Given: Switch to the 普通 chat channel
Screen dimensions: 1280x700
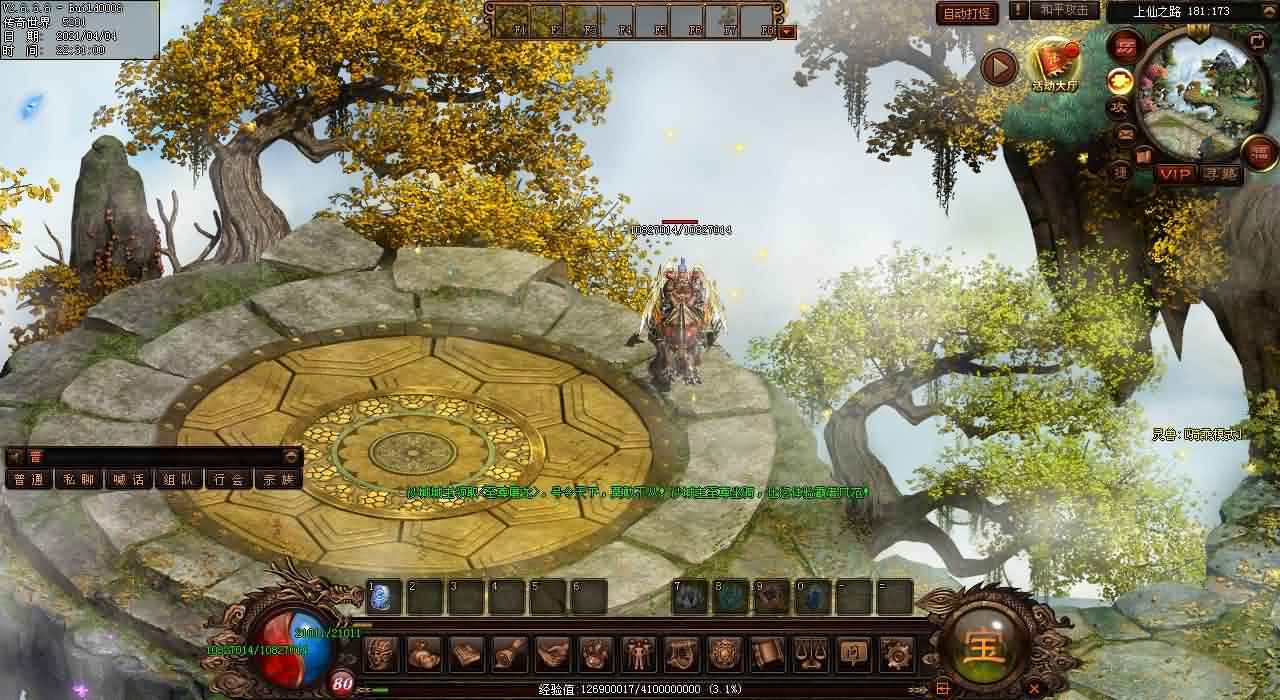Looking at the screenshot, I should [29, 479].
